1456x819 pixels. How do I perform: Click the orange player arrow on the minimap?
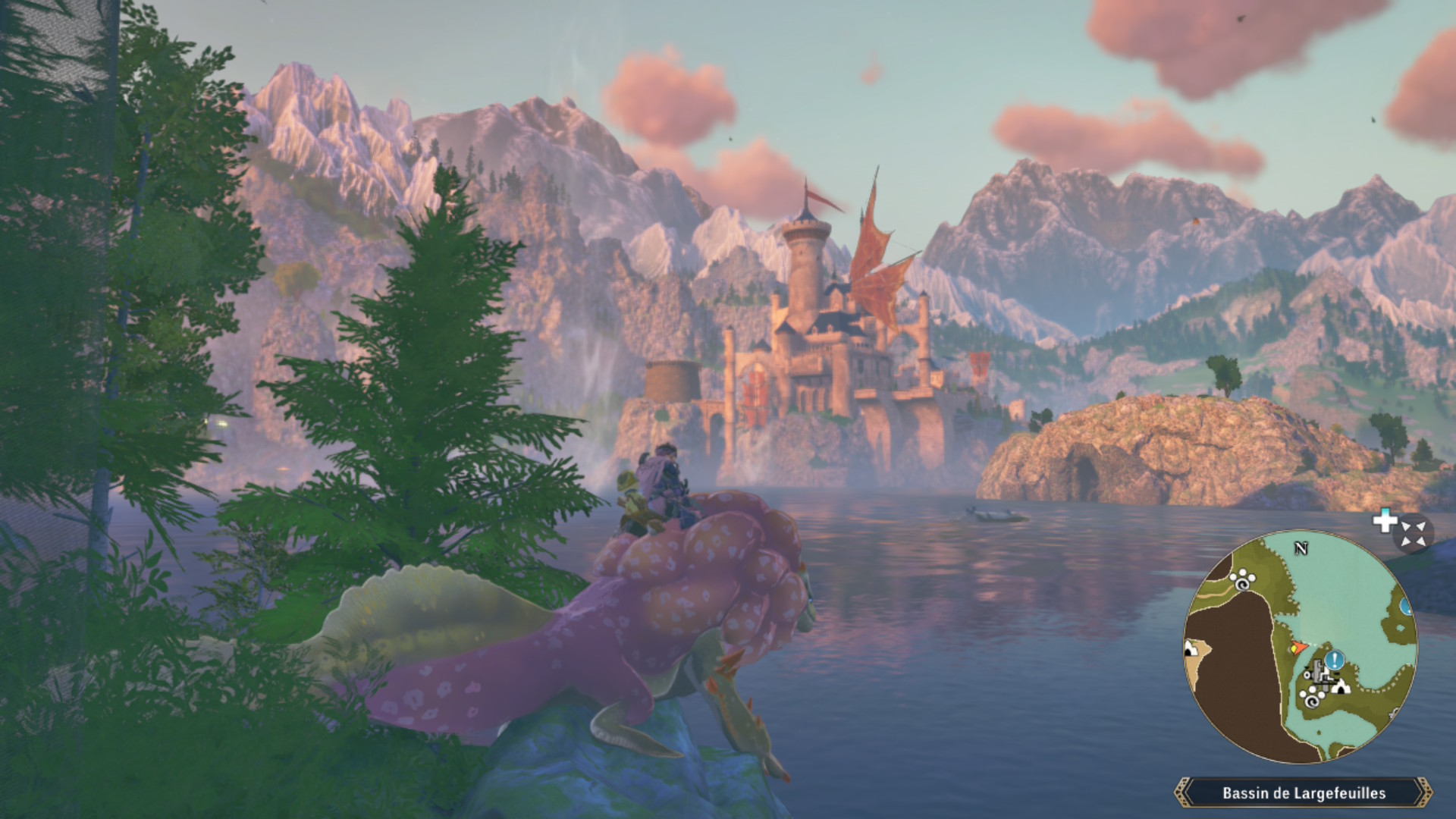point(1298,648)
